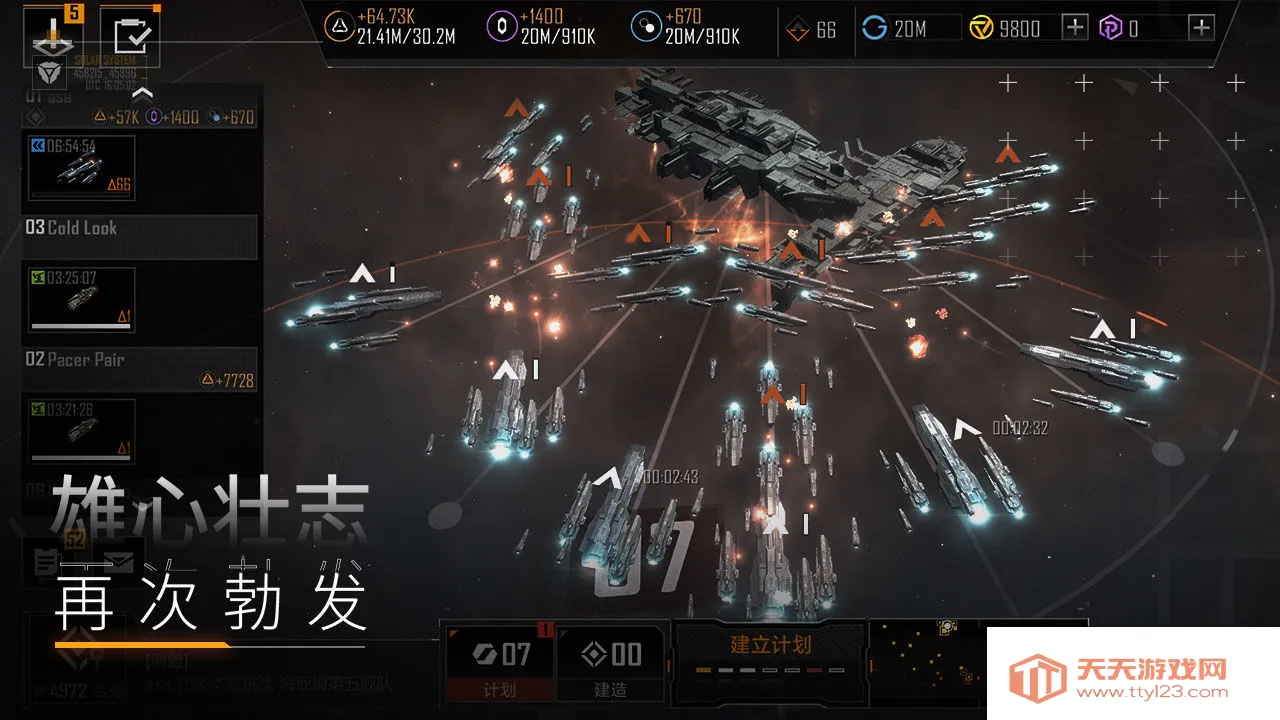The width and height of the screenshot is (1280, 720).
Task: Click the plus button next to 9800 currency
Action: 1073,28
